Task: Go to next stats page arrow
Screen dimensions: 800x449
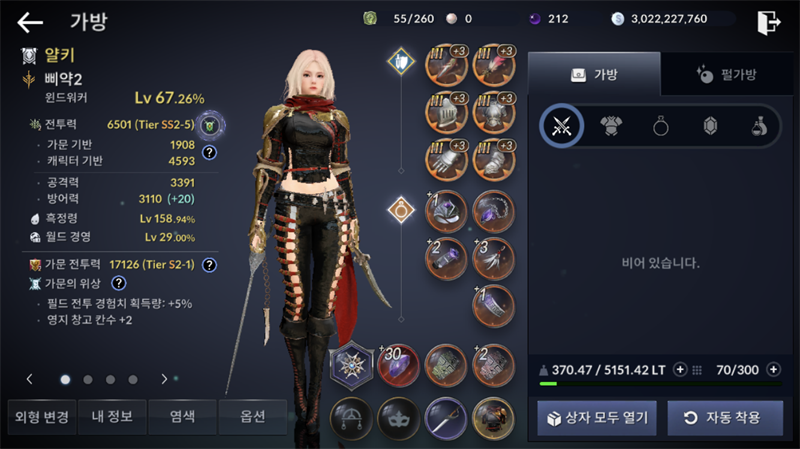Action: tap(164, 379)
